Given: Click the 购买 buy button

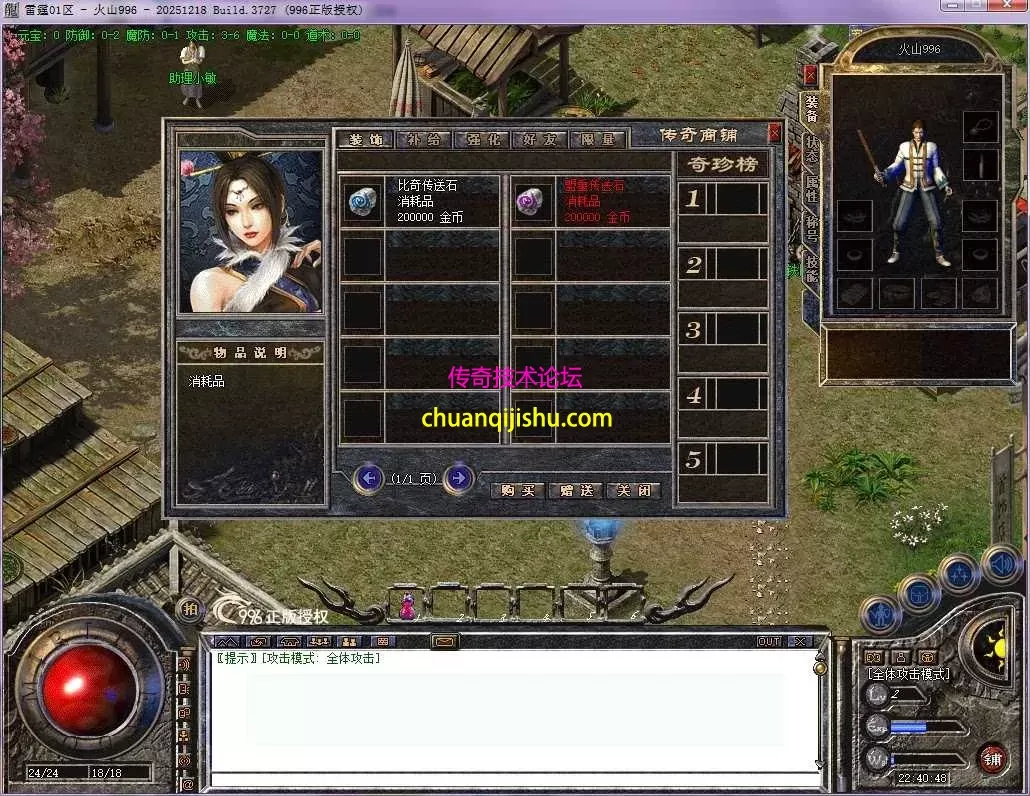Looking at the screenshot, I should coord(518,490).
